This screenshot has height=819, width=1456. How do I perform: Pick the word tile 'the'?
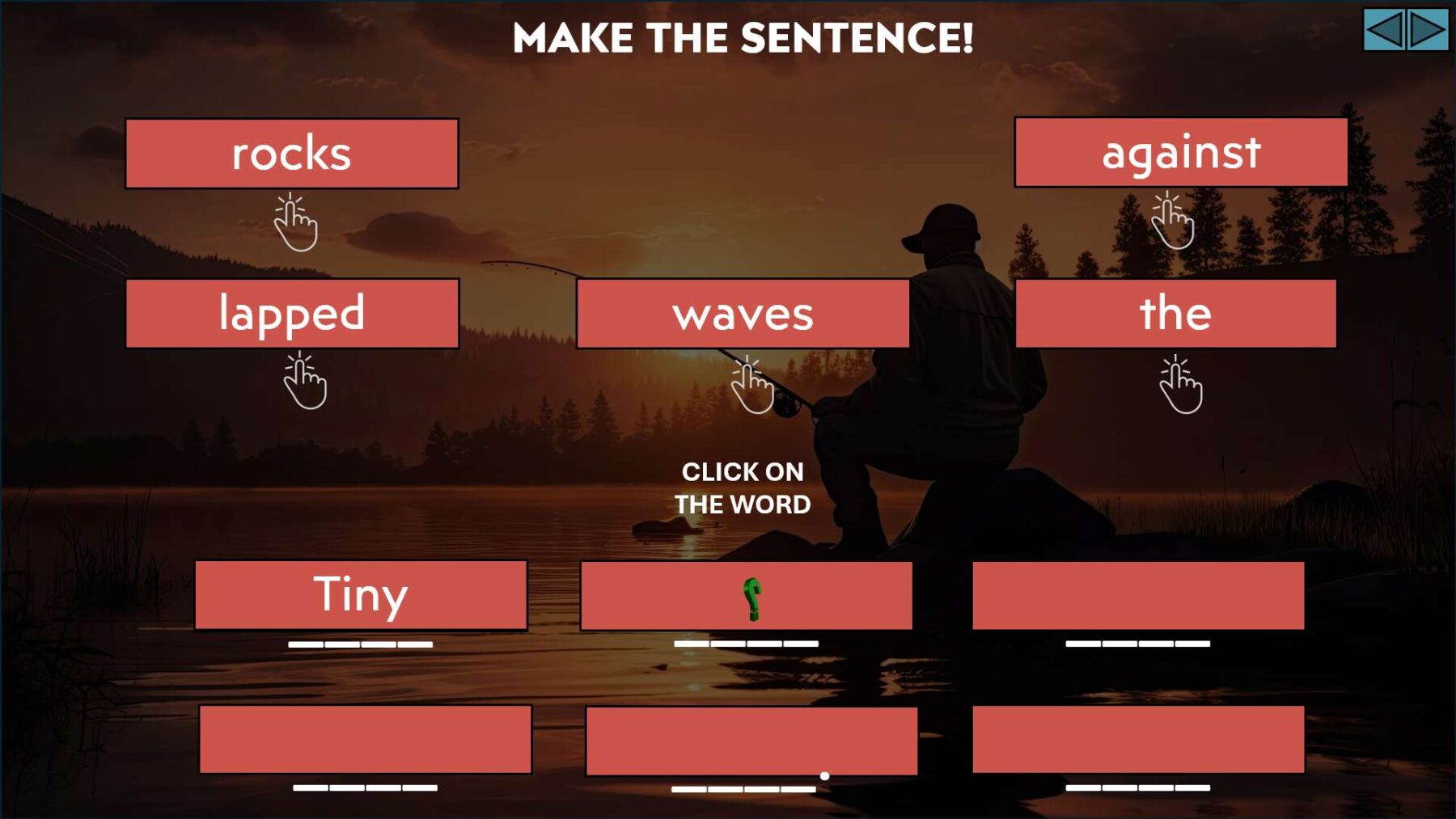click(1175, 314)
